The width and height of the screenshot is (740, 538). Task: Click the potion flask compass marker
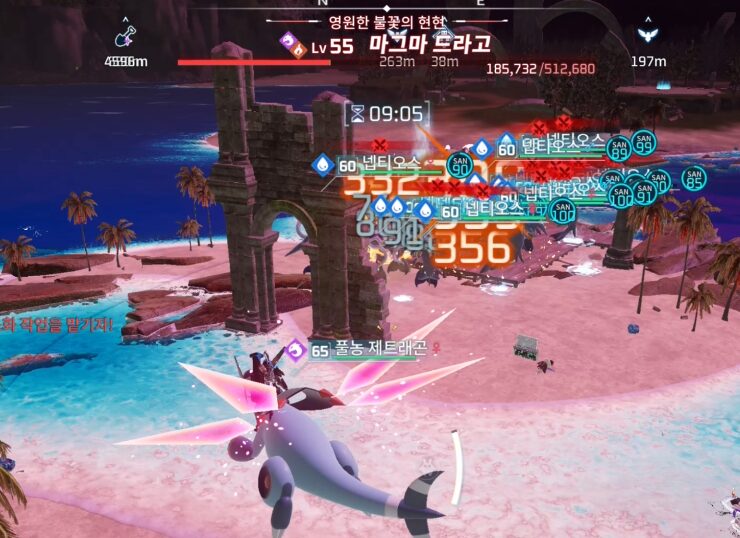coord(125,38)
